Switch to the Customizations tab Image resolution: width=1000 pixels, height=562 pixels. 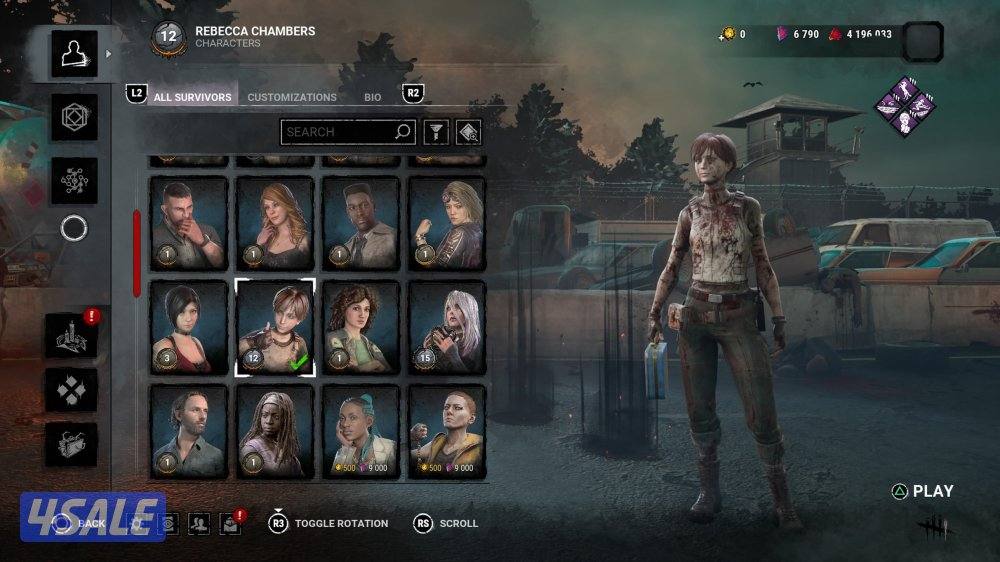292,97
